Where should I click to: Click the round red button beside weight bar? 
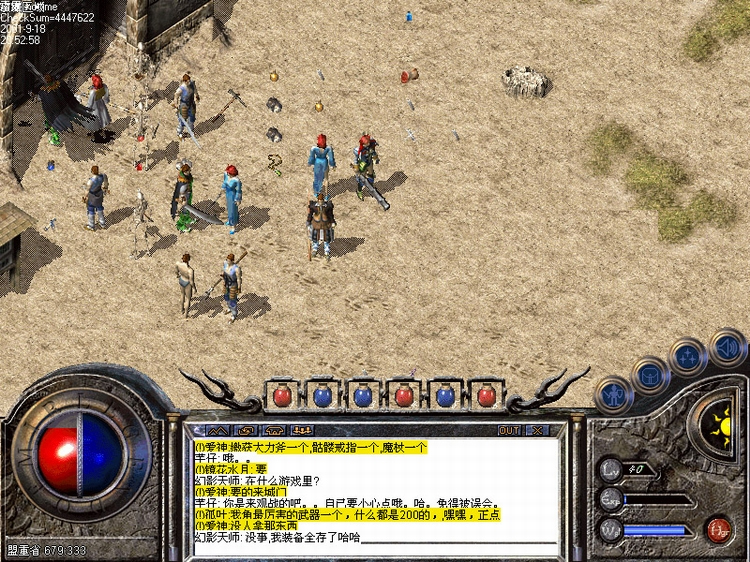pos(717,529)
